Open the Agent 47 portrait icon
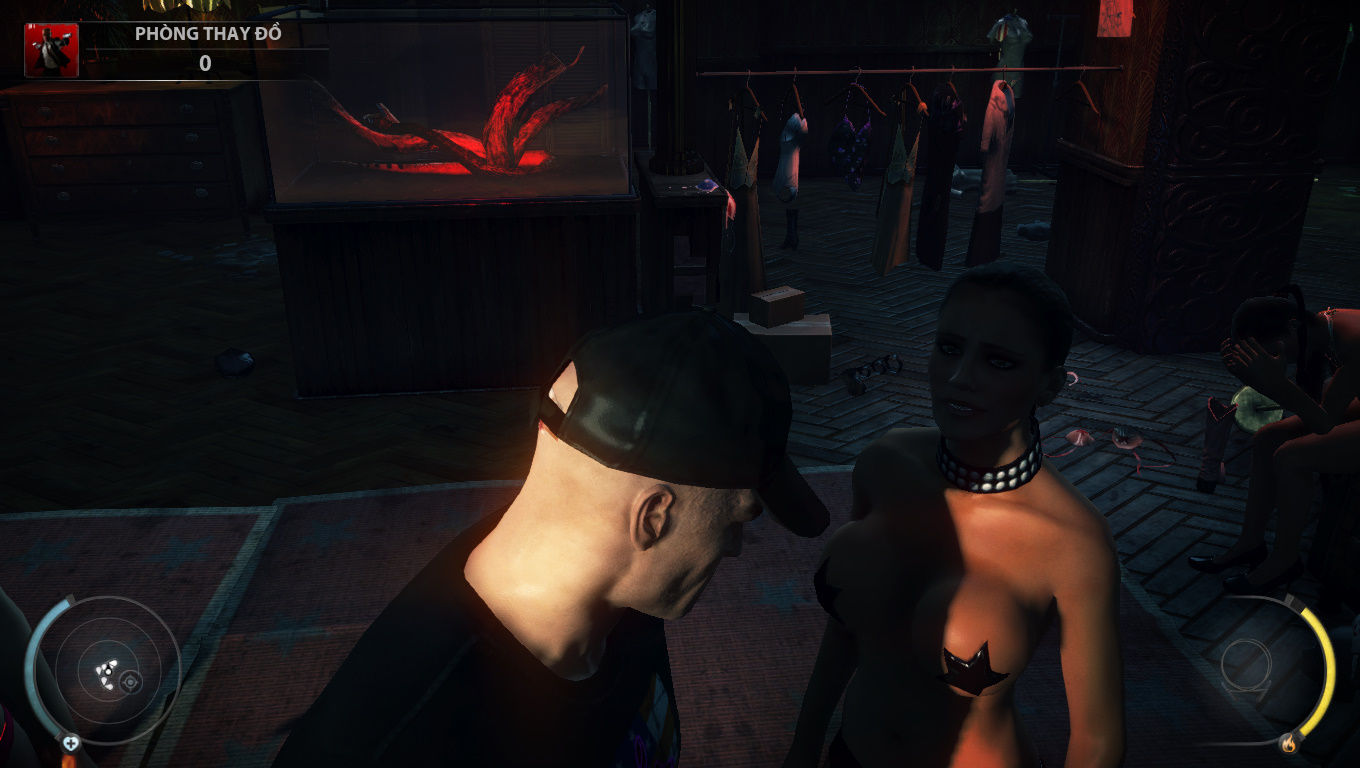This screenshot has height=768, width=1360. [51, 51]
